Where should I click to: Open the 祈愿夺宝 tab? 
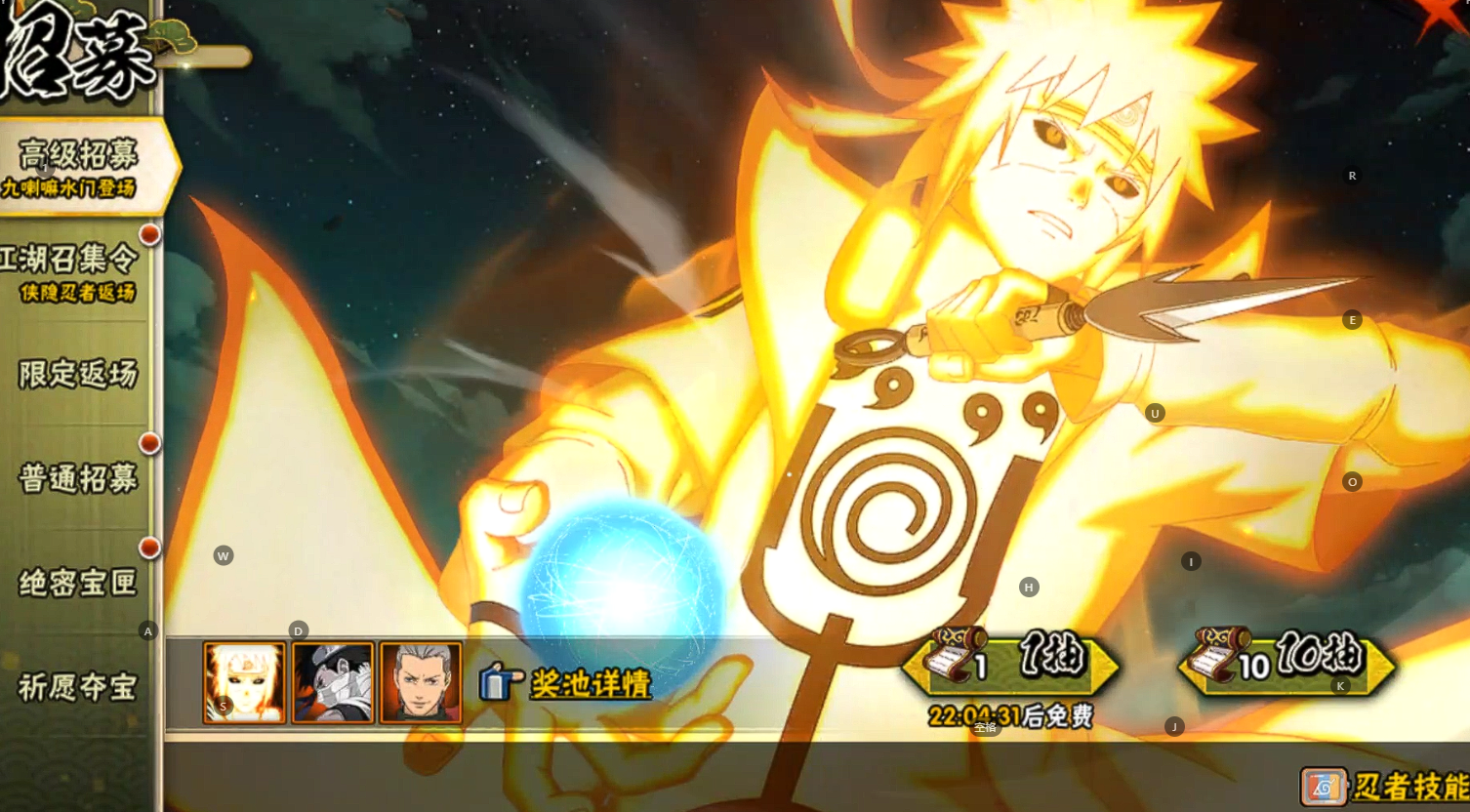77,688
